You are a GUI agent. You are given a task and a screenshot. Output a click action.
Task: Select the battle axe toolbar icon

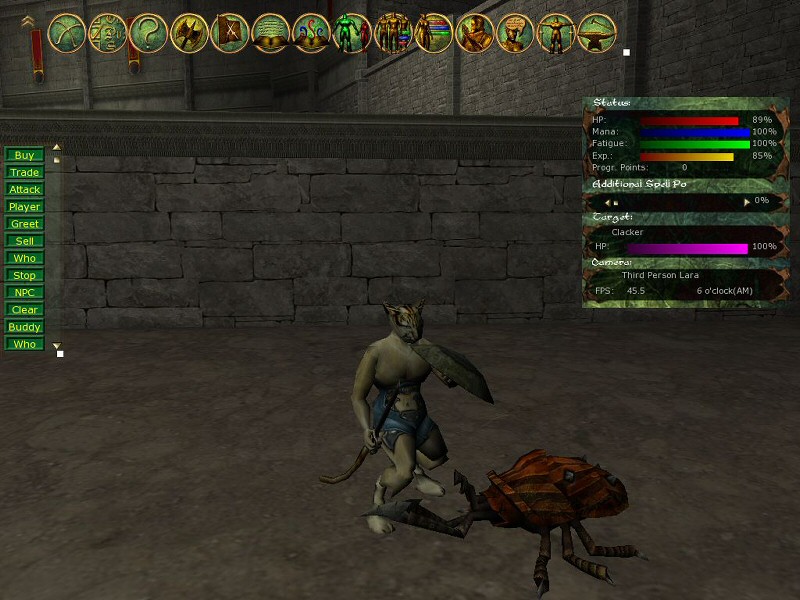(x=189, y=33)
